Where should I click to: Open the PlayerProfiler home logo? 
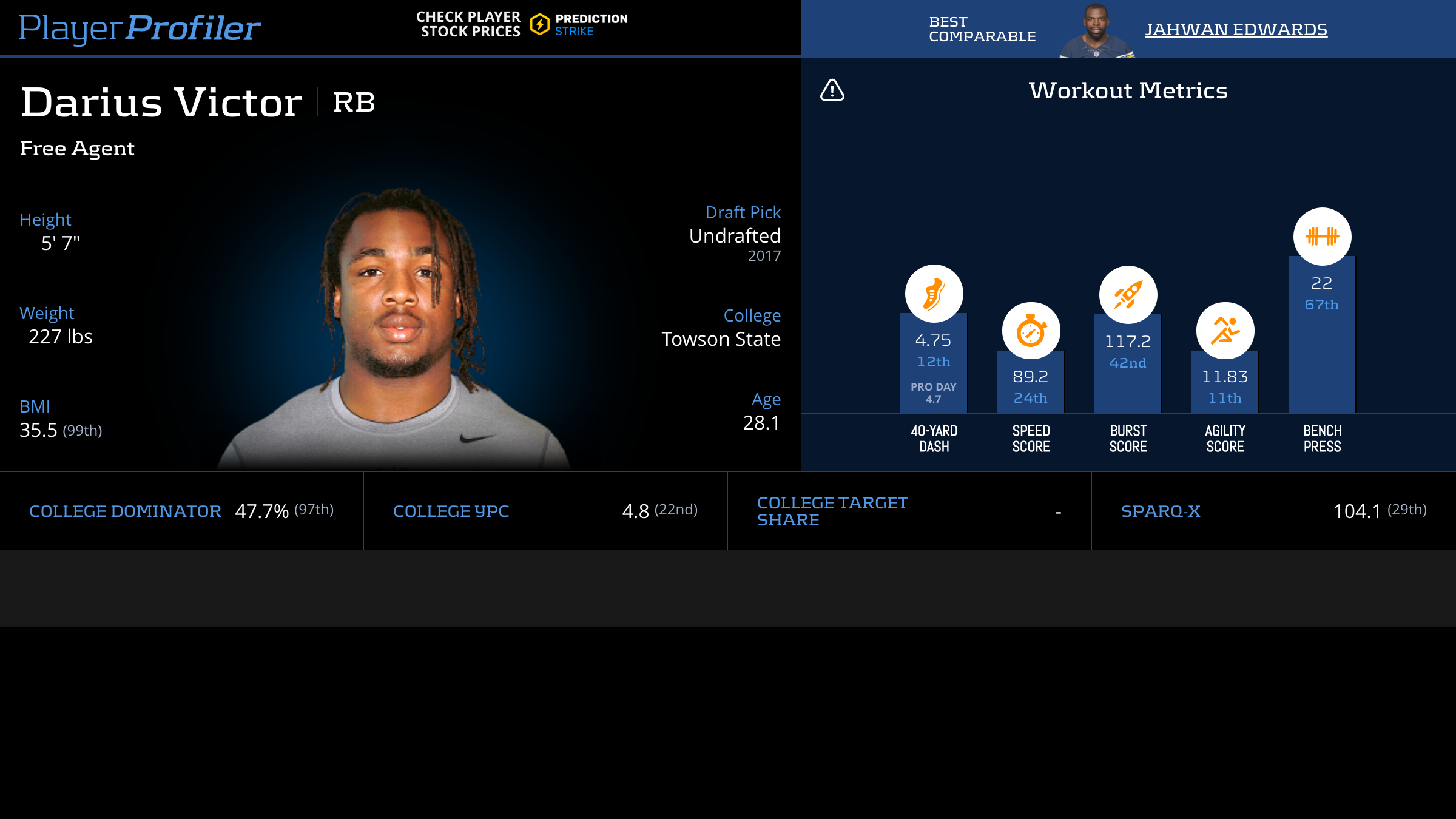click(140, 28)
